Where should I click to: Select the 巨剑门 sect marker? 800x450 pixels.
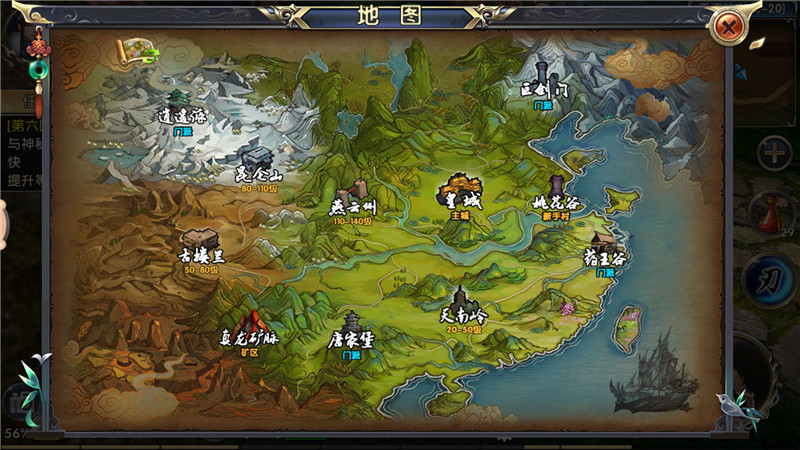click(543, 83)
